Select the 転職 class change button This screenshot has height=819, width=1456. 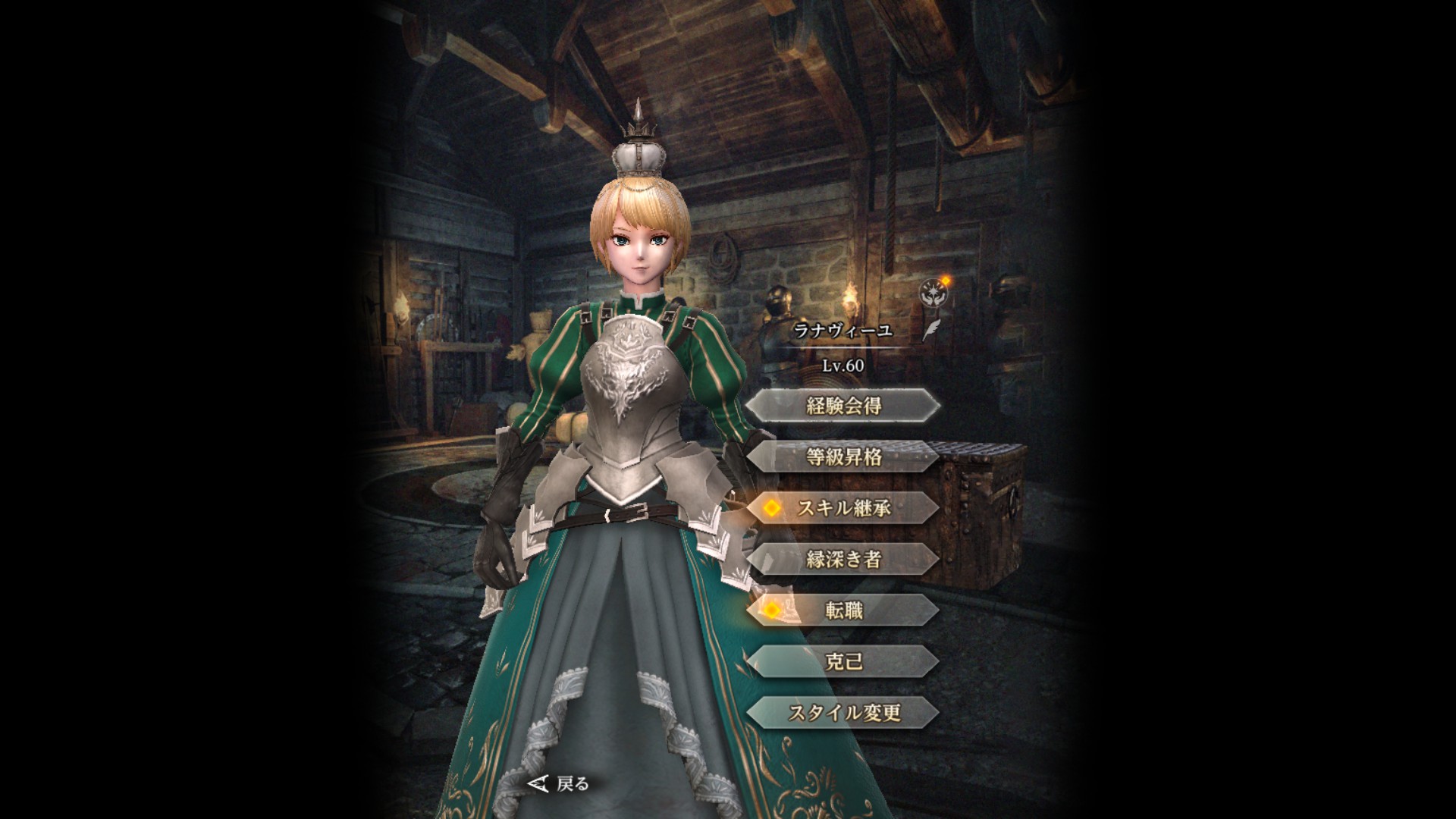pyautogui.click(x=843, y=610)
